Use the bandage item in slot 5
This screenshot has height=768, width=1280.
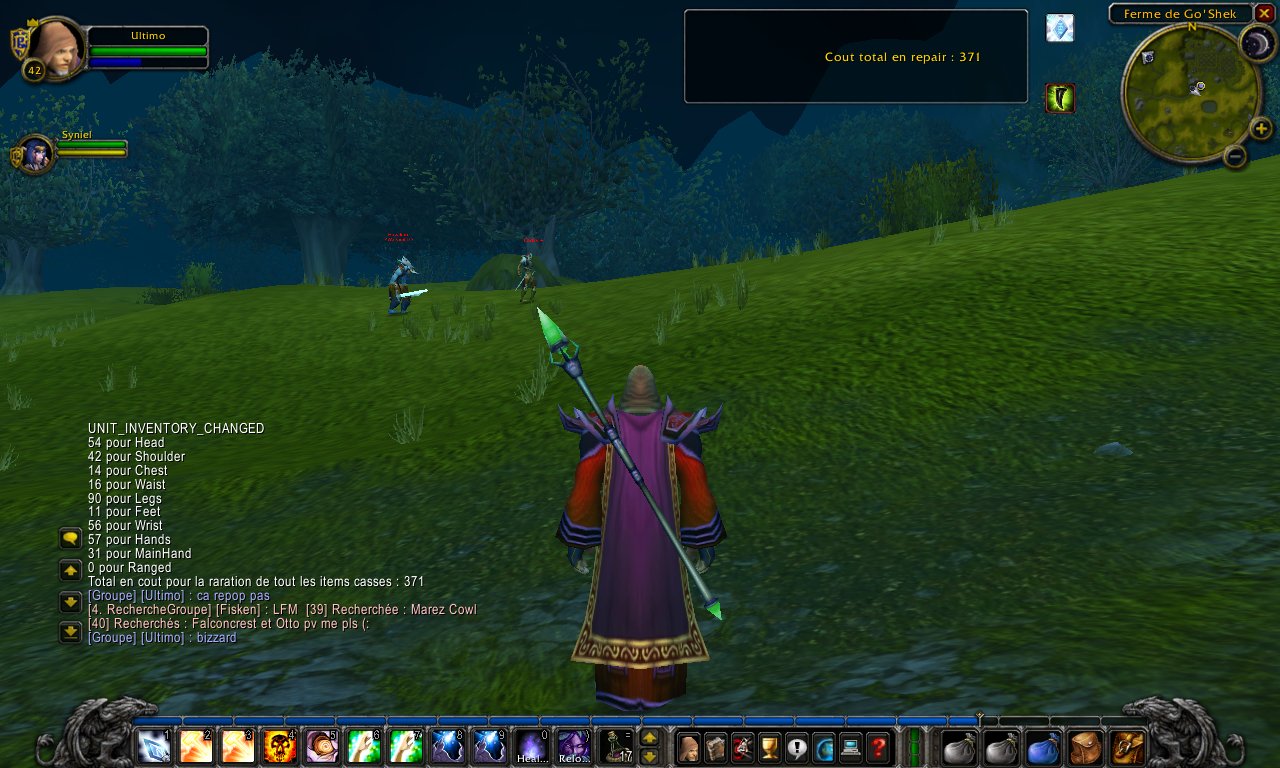pos(321,746)
